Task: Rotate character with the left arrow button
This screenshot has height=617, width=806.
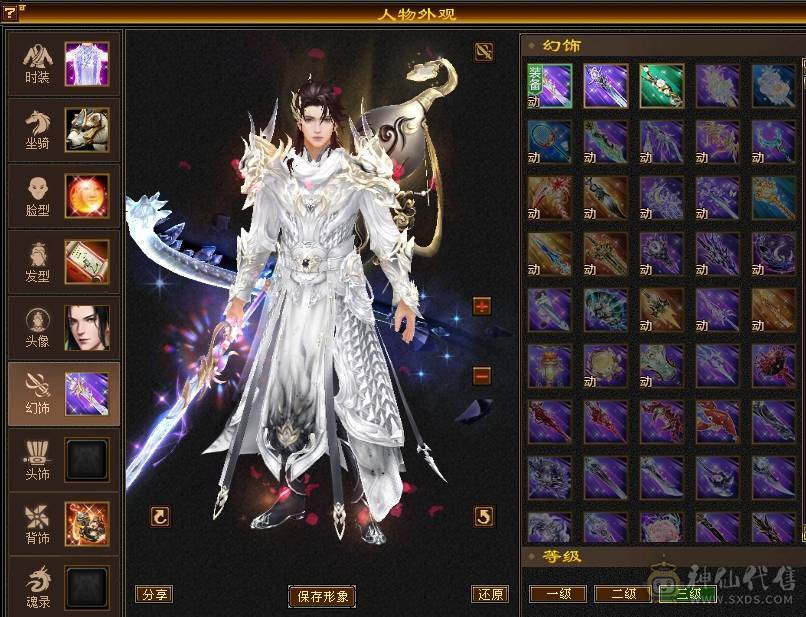Action: (160, 516)
